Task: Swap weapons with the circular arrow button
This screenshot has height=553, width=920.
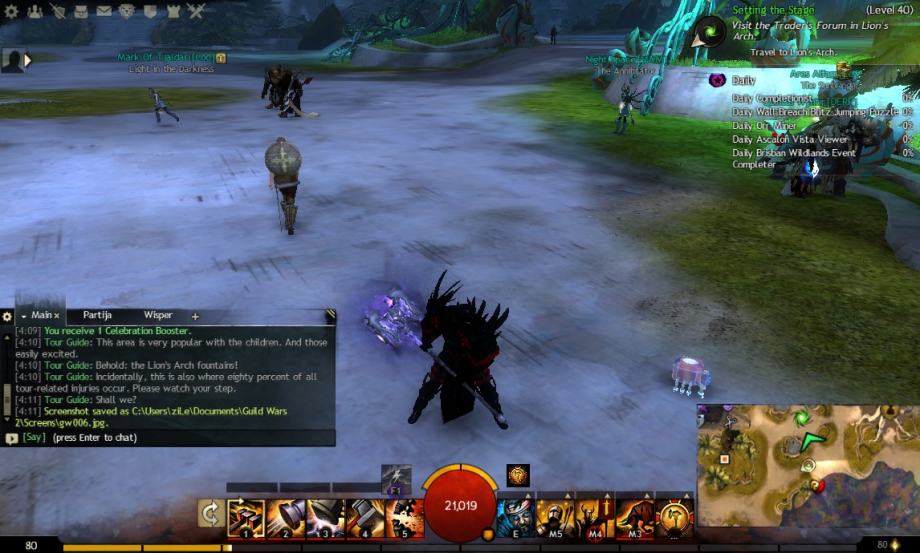Action: click(x=211, y=514)
